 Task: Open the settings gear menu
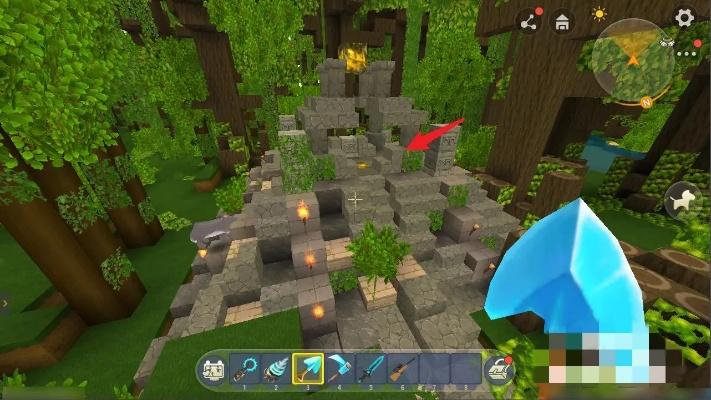(x=684, y=17)
